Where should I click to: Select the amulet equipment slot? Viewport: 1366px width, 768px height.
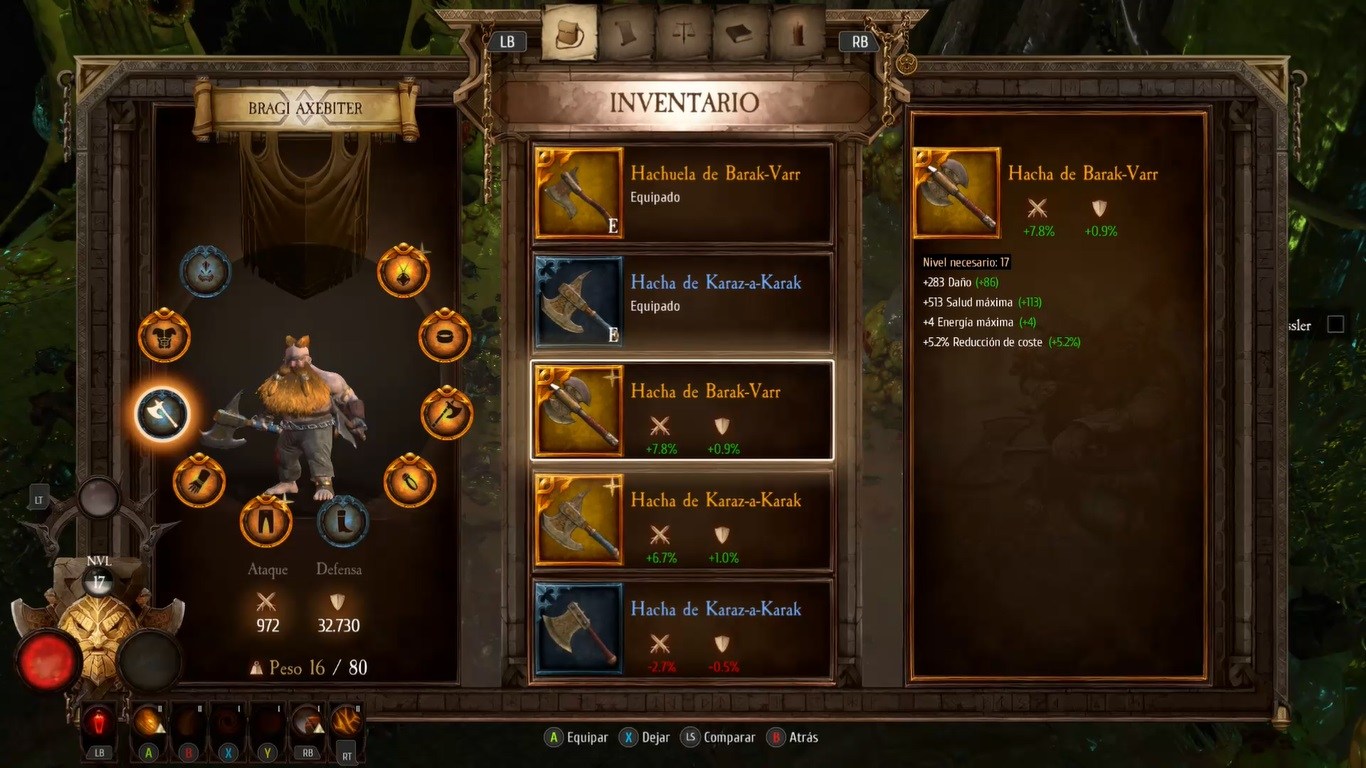click(403, 270)
